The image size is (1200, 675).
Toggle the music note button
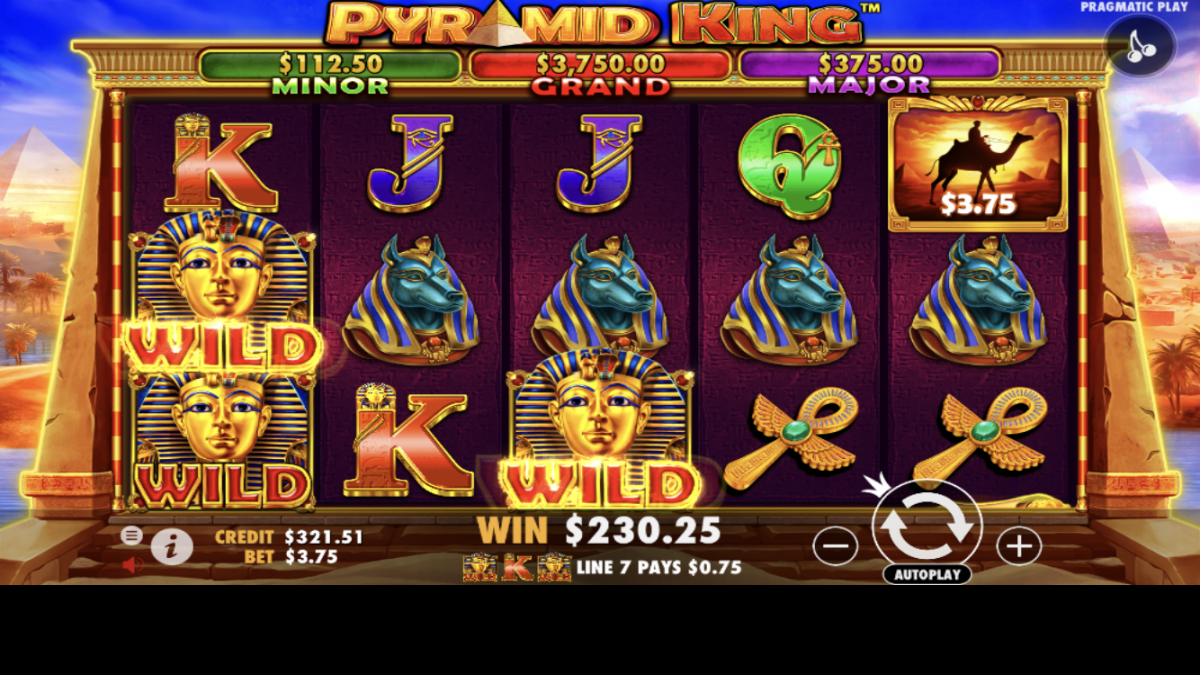pyautogui.click(x=1140, y=47)
